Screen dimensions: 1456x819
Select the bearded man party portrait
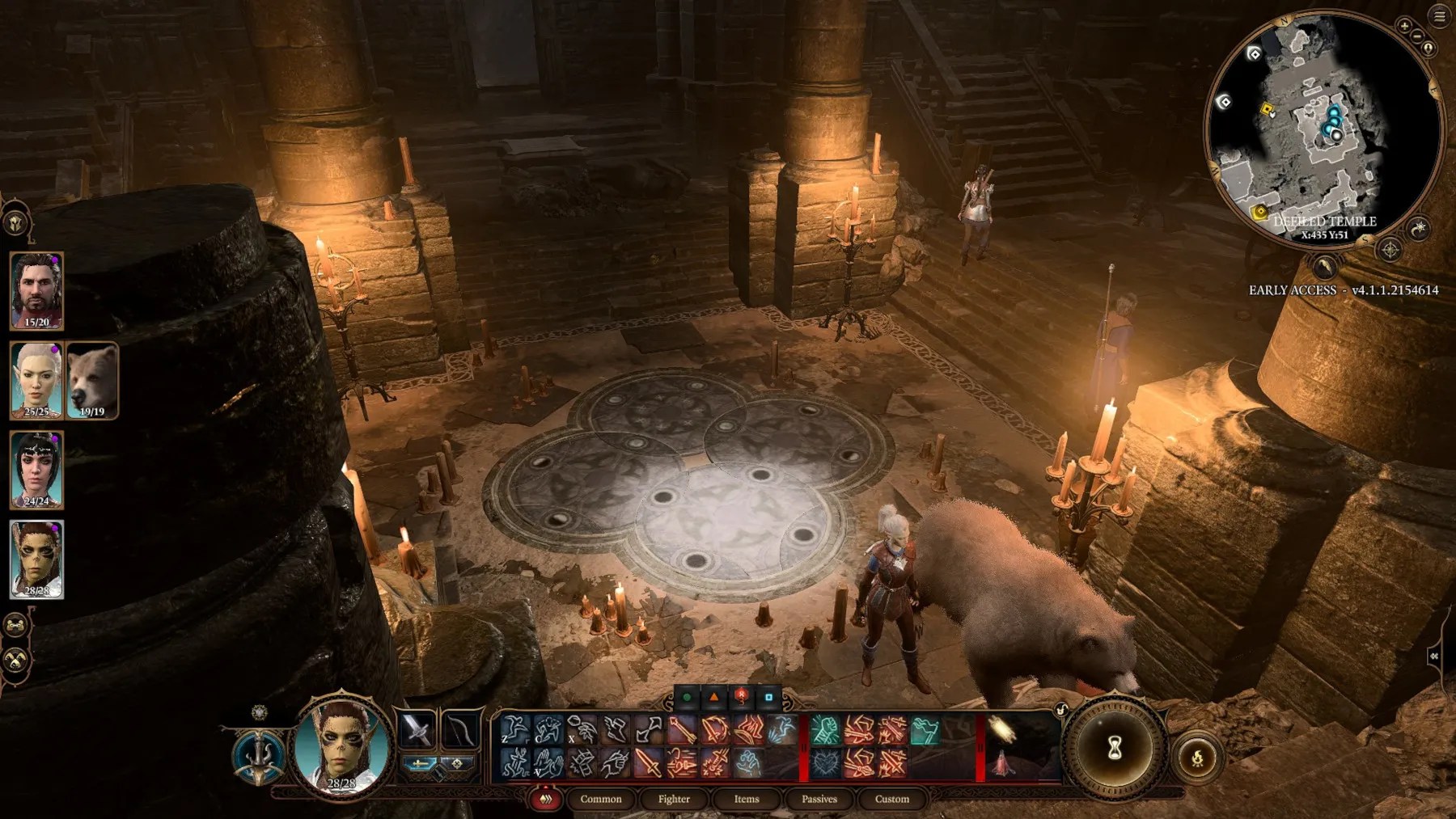pos(36,289)
